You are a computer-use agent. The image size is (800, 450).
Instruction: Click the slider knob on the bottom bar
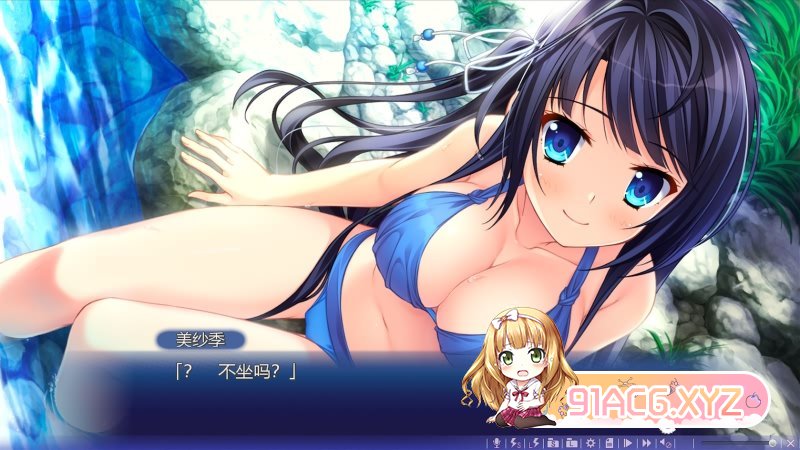click(x=772, y=442)
